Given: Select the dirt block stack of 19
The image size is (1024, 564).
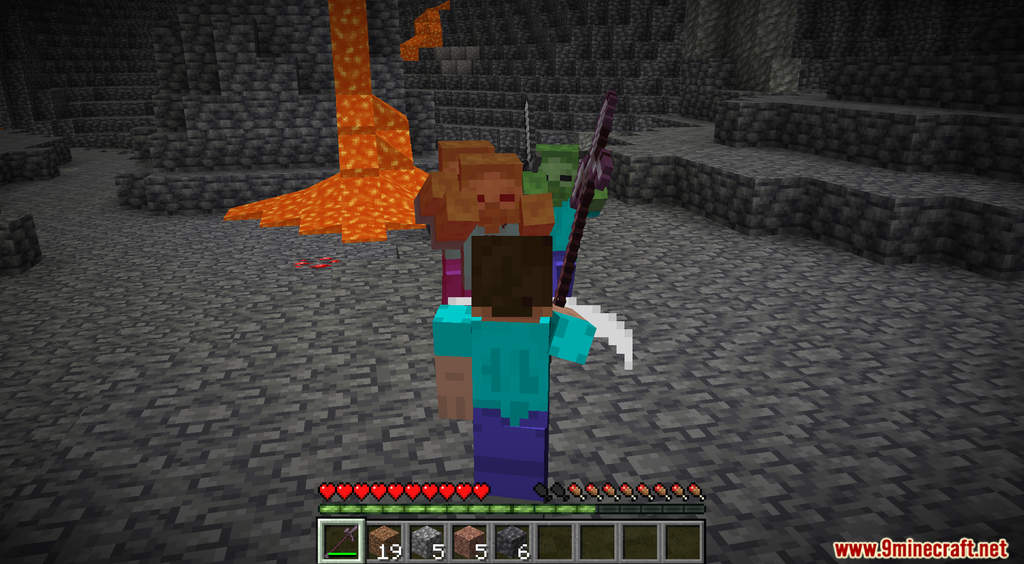Looking at the screenshot, I should point(384,541).
